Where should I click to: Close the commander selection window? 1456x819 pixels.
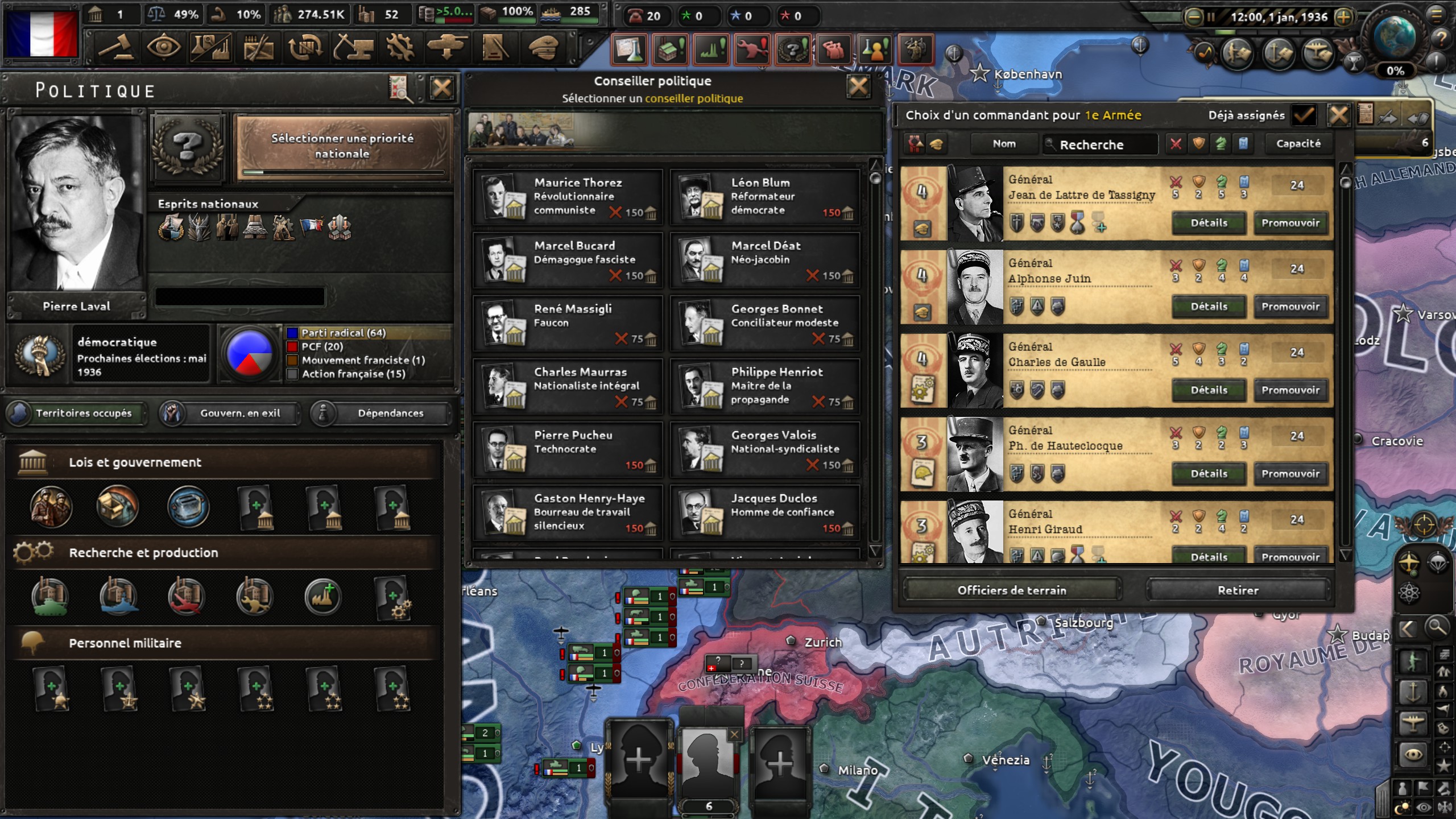point(1338,115)
